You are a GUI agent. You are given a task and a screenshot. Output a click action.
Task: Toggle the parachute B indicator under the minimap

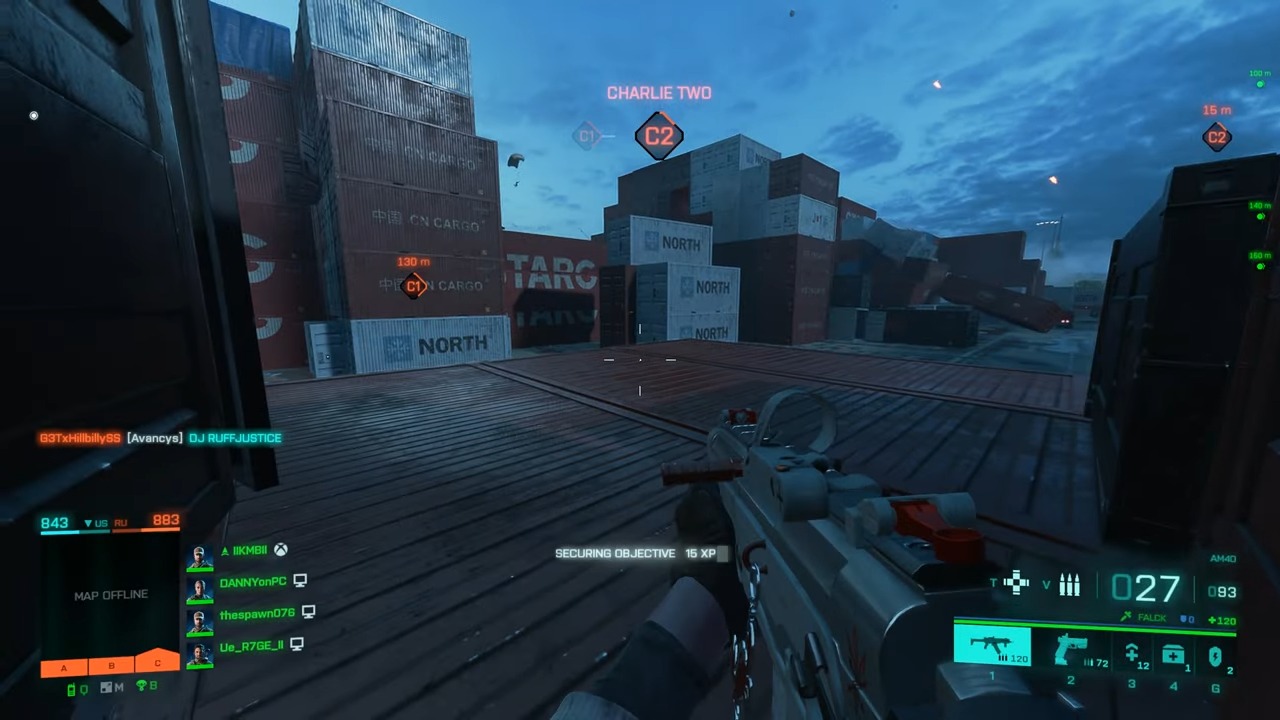point(145,684)
